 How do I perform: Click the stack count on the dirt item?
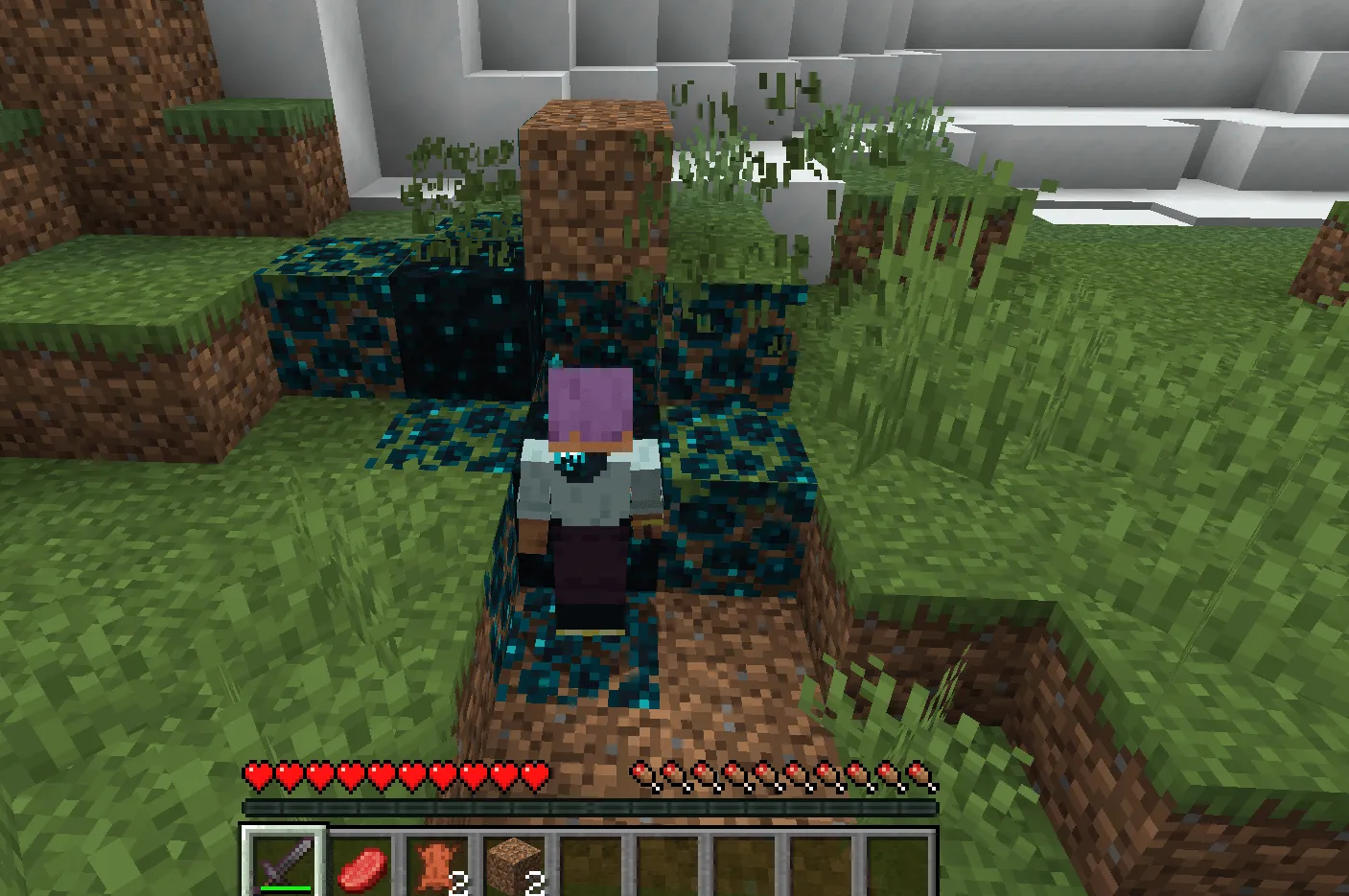(536, 884)
